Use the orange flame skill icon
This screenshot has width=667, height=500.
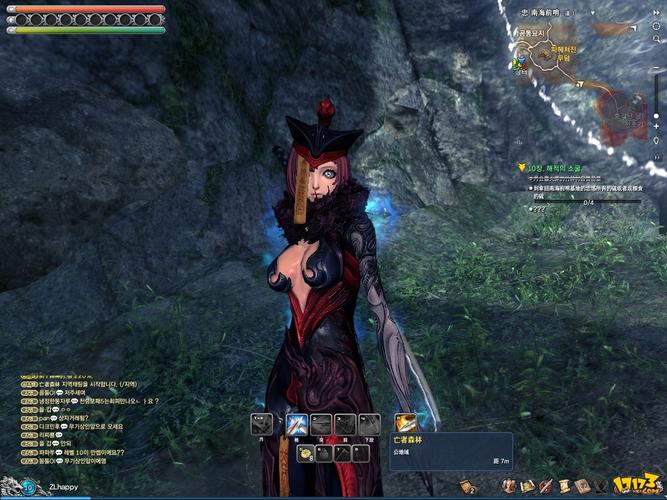pyautogui.click(x=404, y=424)
